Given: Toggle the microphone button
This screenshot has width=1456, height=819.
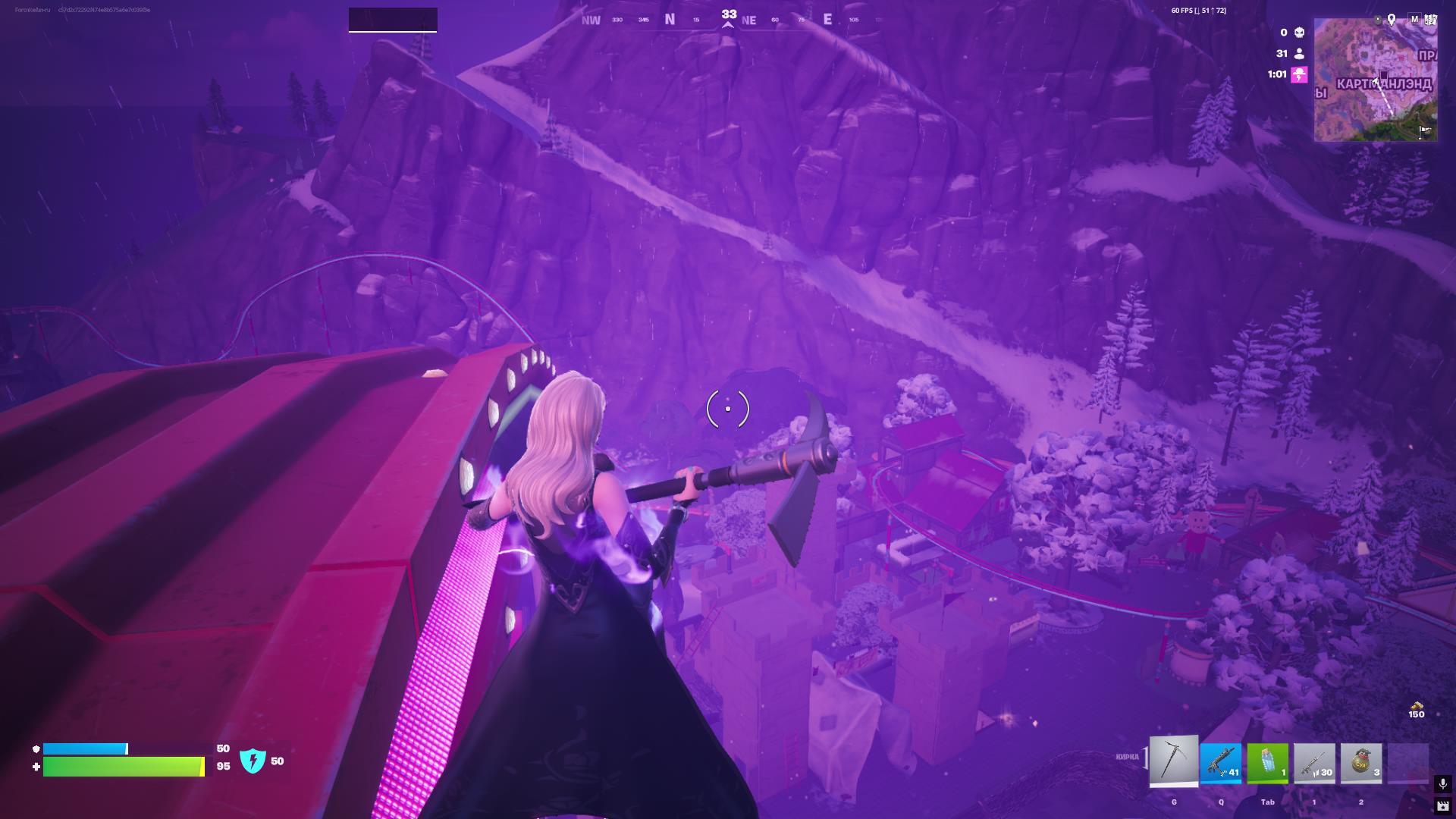Looking at the screenshot, I should [1442, 783].
